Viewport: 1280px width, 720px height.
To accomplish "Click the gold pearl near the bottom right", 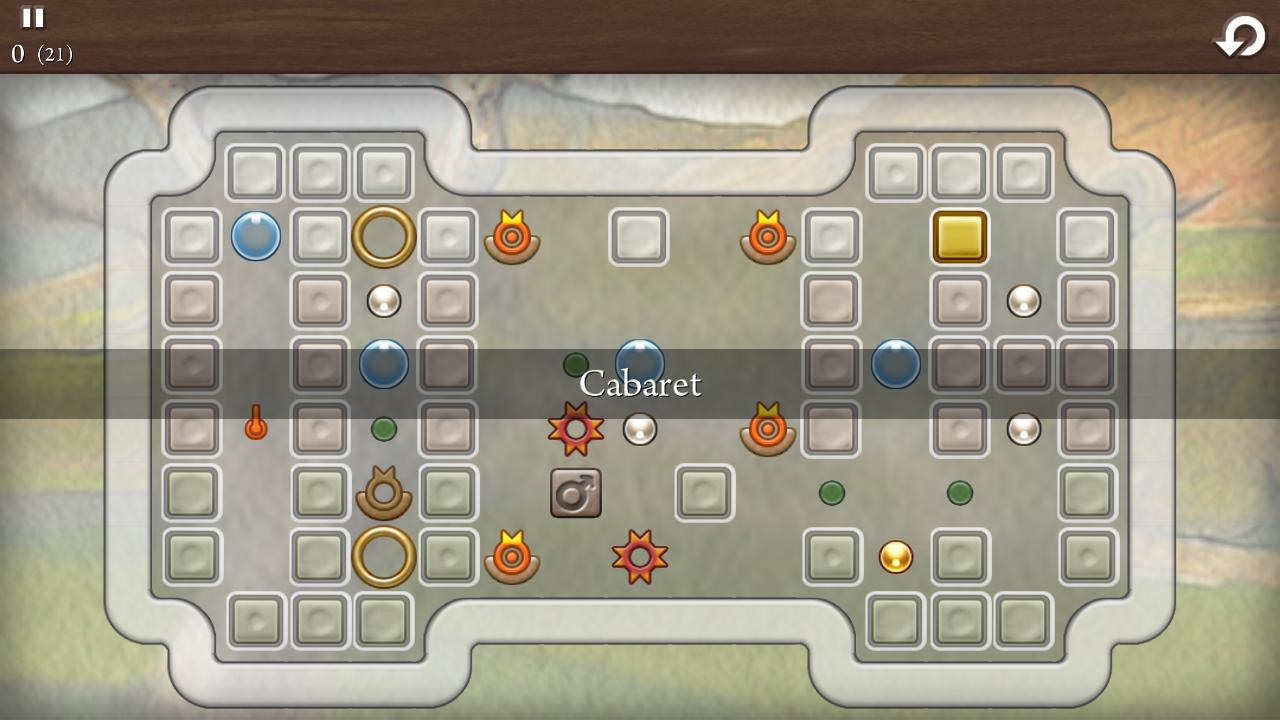I will point(895,557).
